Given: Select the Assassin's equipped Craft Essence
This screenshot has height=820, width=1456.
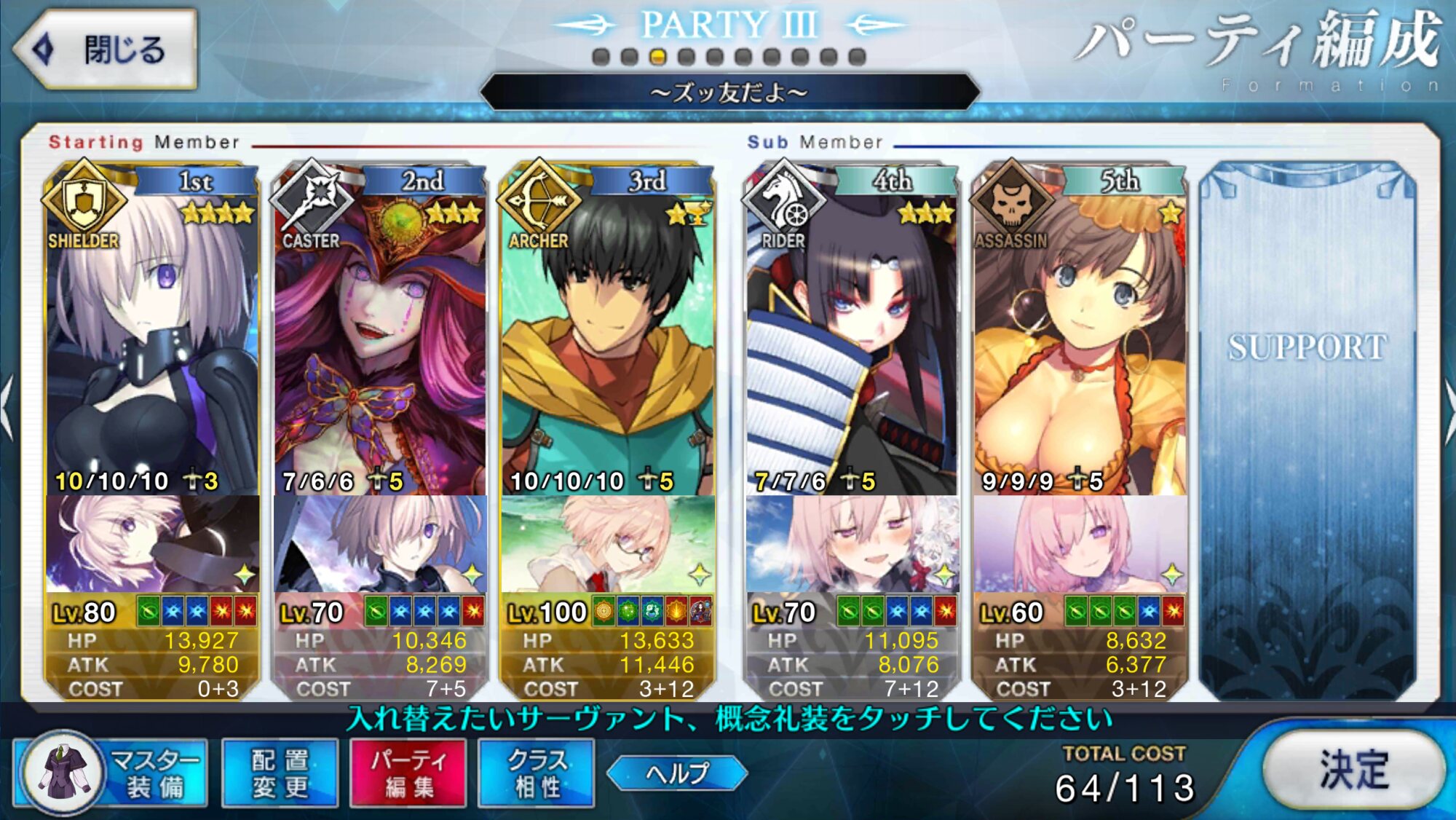Looking at the screenshot, I should (1080, 545).
